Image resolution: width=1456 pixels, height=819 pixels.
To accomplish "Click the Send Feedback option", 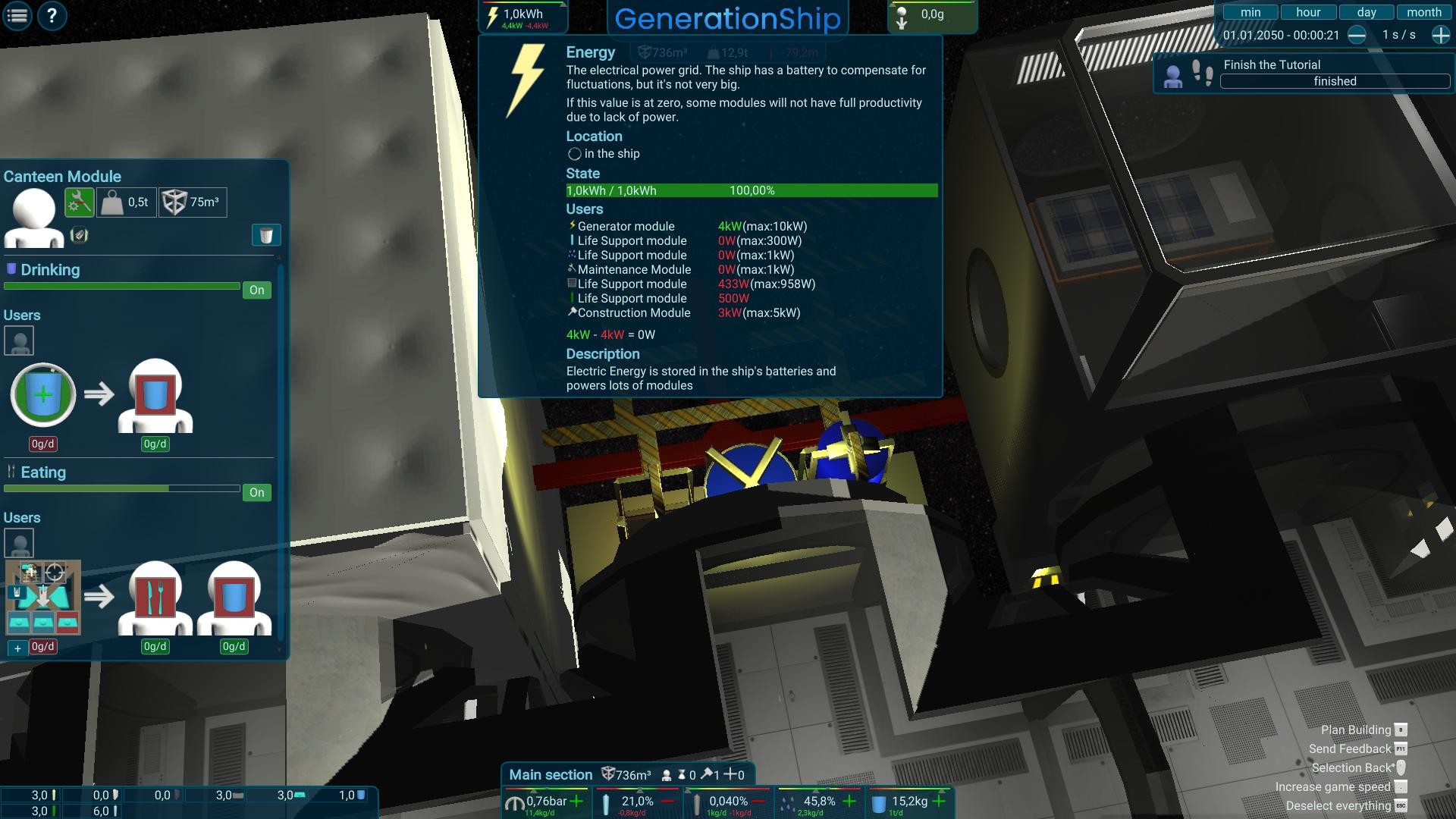I will pyautogui.click(x=1351, y=748).
